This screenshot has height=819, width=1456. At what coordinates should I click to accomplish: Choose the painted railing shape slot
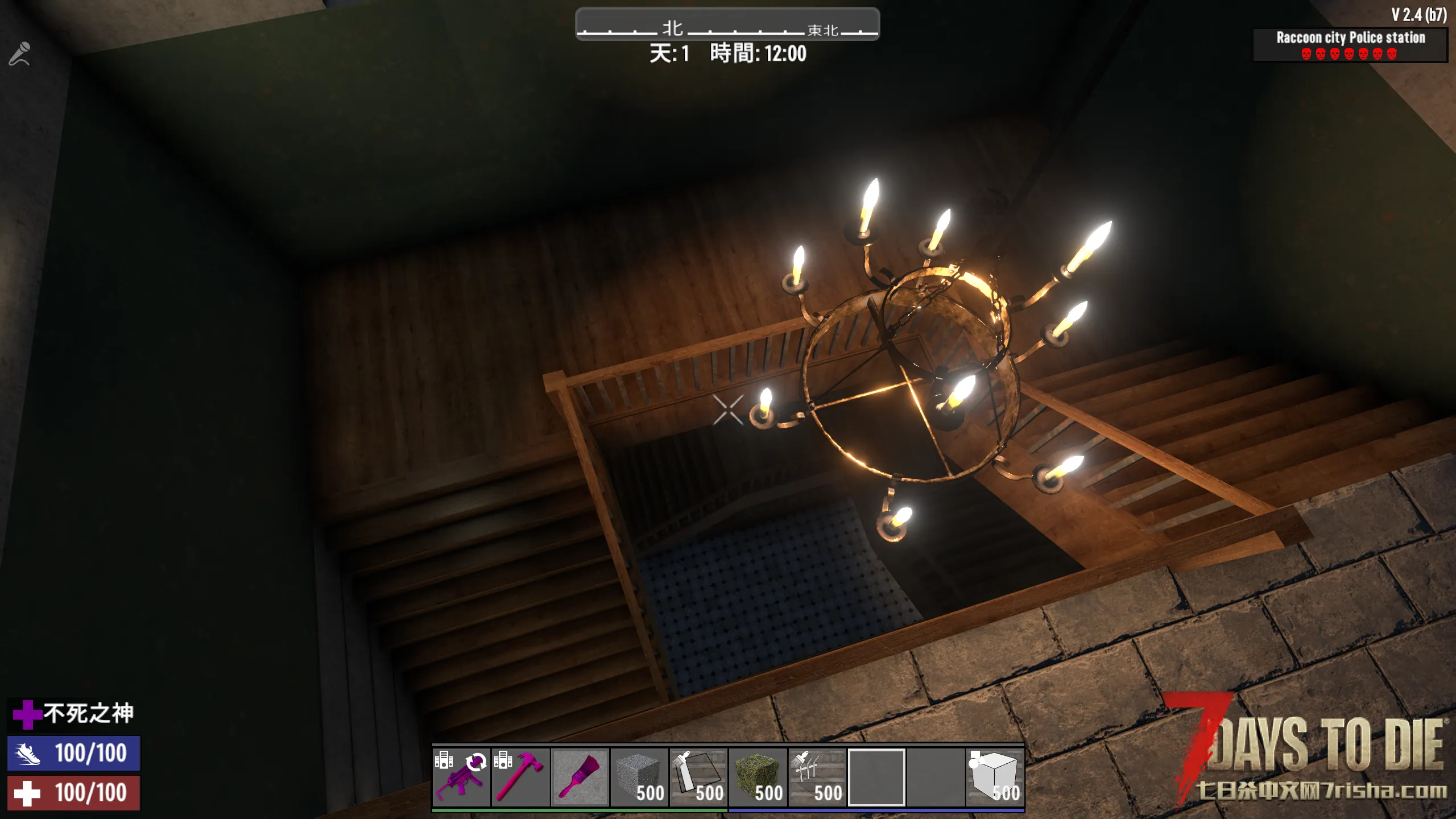tap(817, 777)
